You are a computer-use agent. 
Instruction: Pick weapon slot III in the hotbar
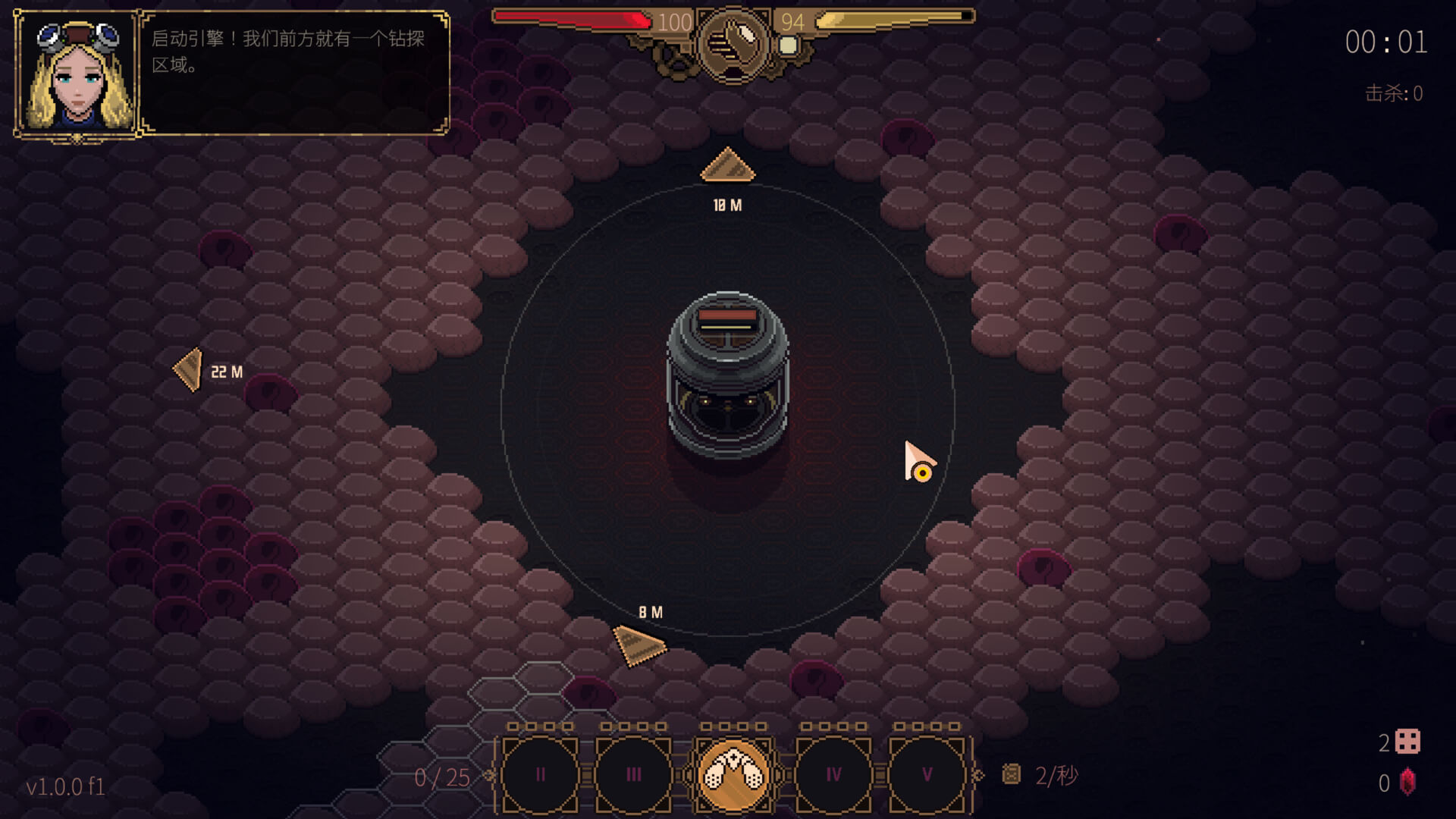(x=633, y=775)
